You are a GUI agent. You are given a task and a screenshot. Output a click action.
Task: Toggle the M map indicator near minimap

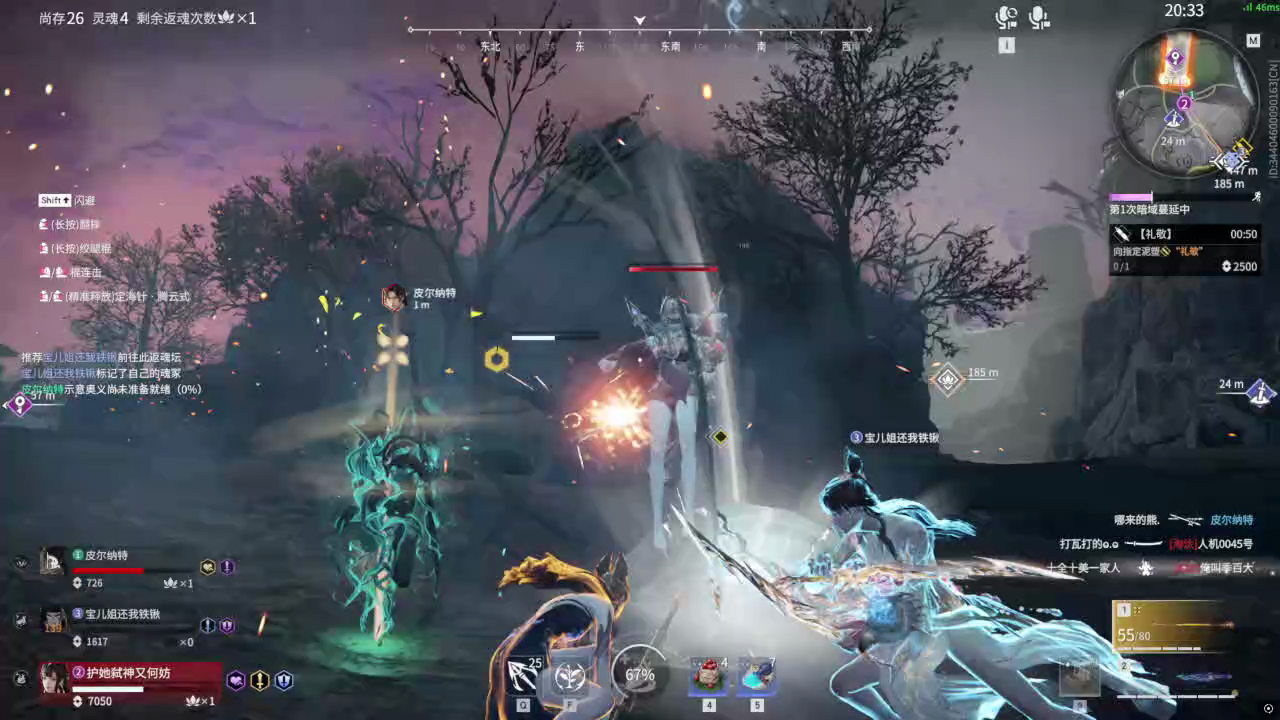[x=1253, y=41]
